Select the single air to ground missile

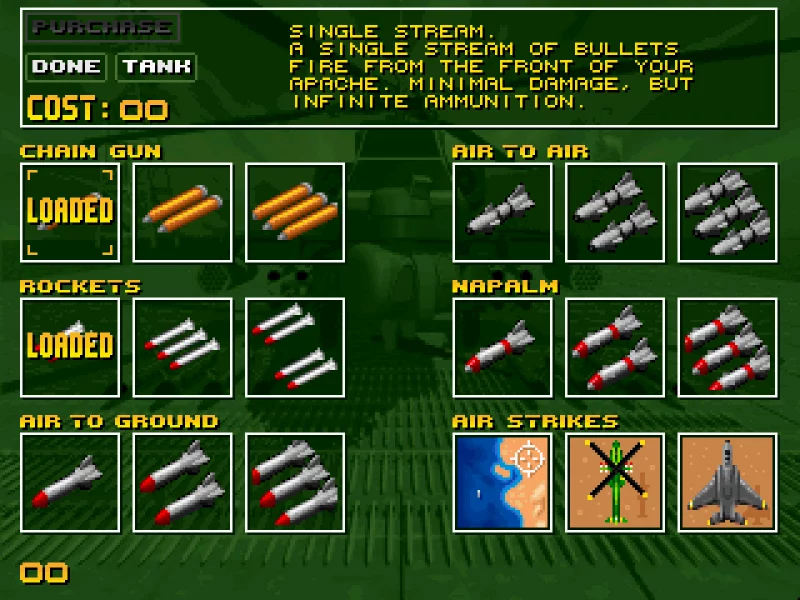click(x=70, y=481)
